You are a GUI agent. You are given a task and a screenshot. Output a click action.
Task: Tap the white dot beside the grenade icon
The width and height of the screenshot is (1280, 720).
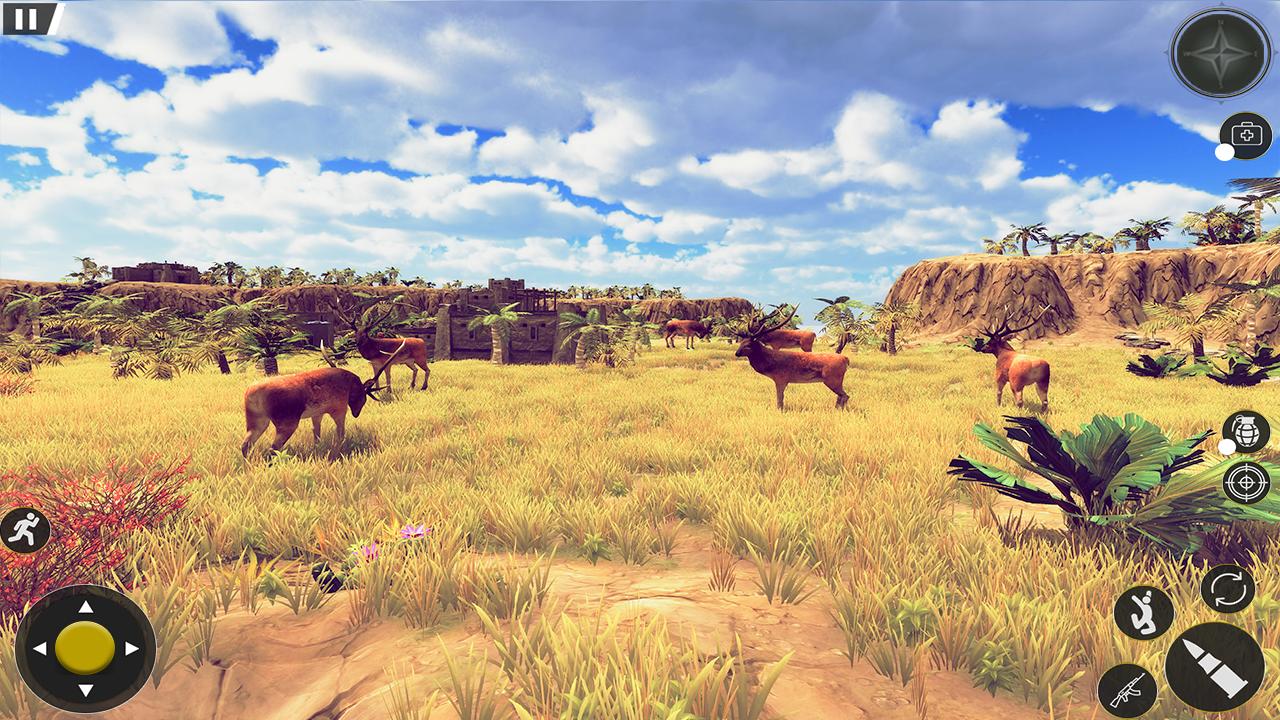(1227, 446)
